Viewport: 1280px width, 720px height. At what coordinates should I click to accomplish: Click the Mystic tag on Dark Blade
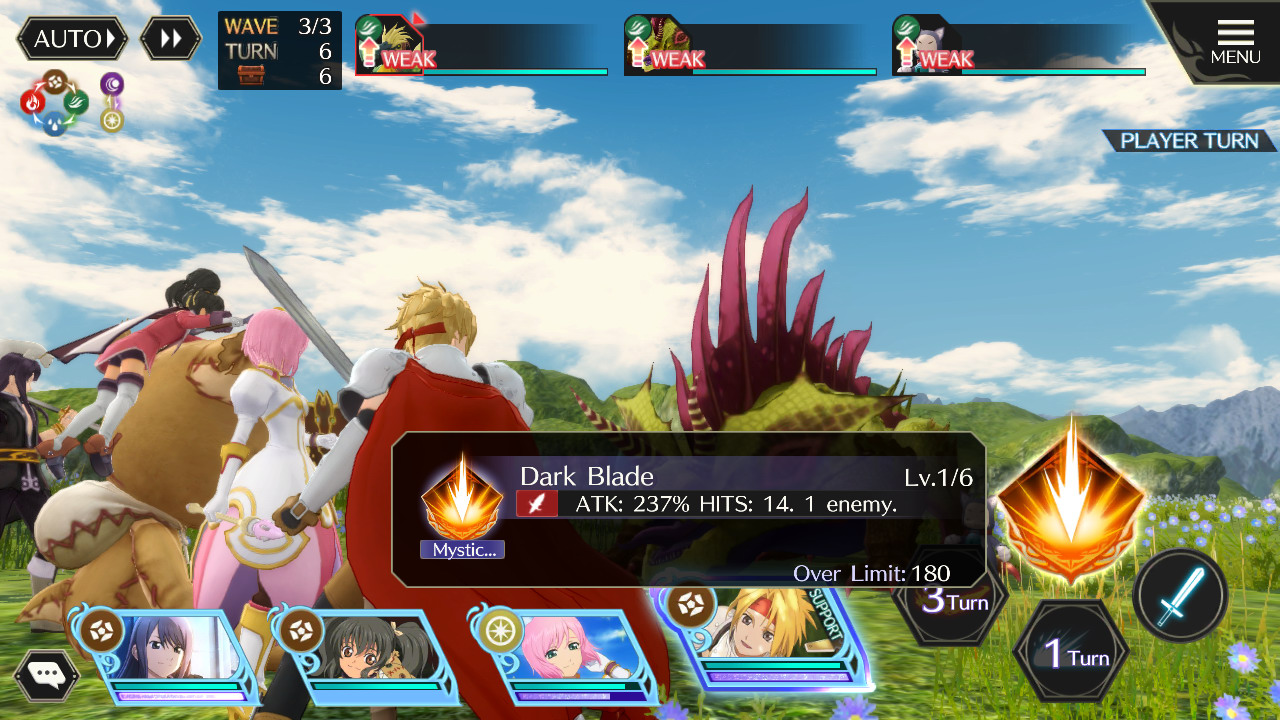click(x=462, y=550)
